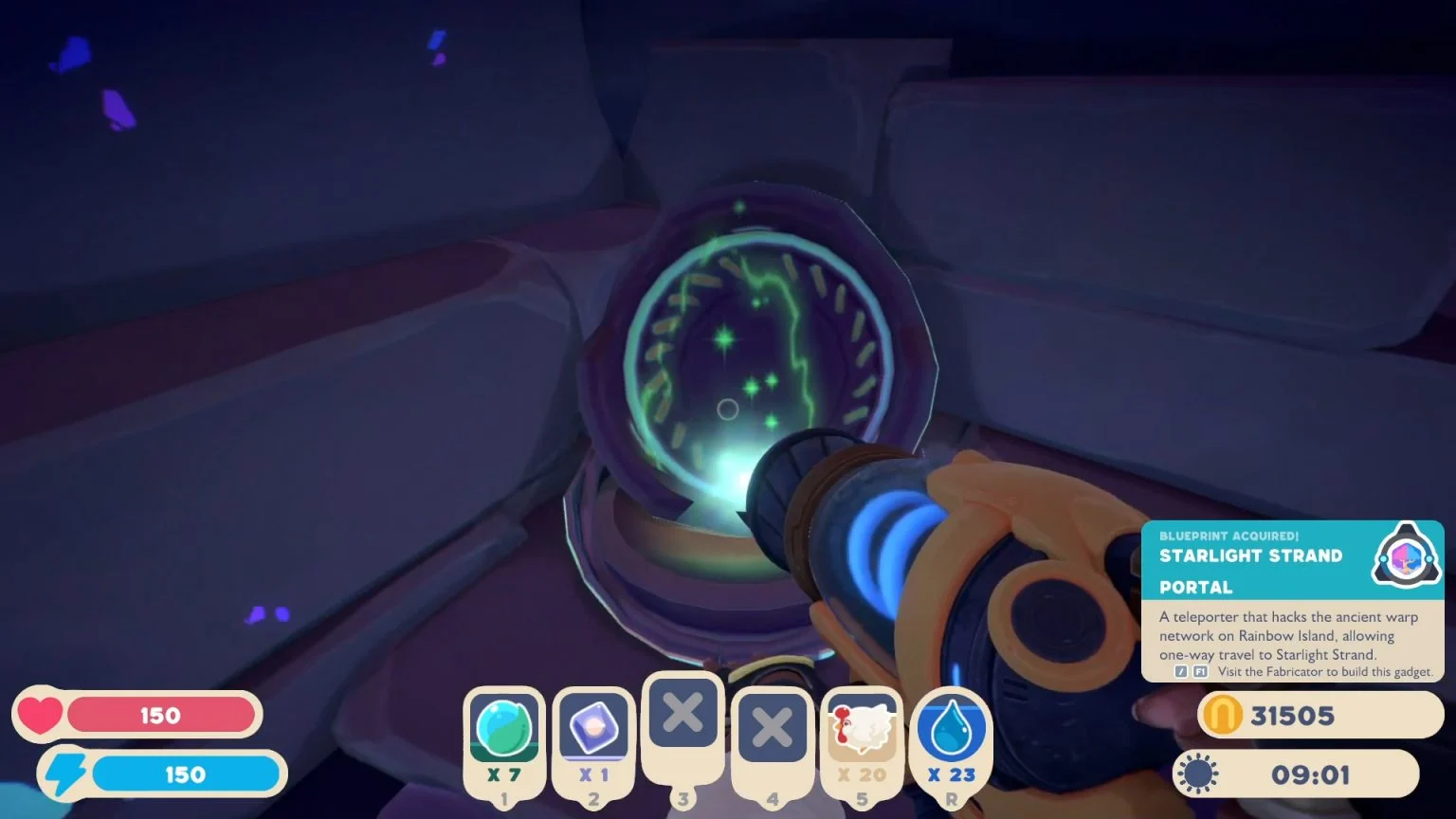The image size is (1456, 819).
Task: Select the empty hotbar slot numbered 3
Action: pyautogui.click(x=682, y=716)
